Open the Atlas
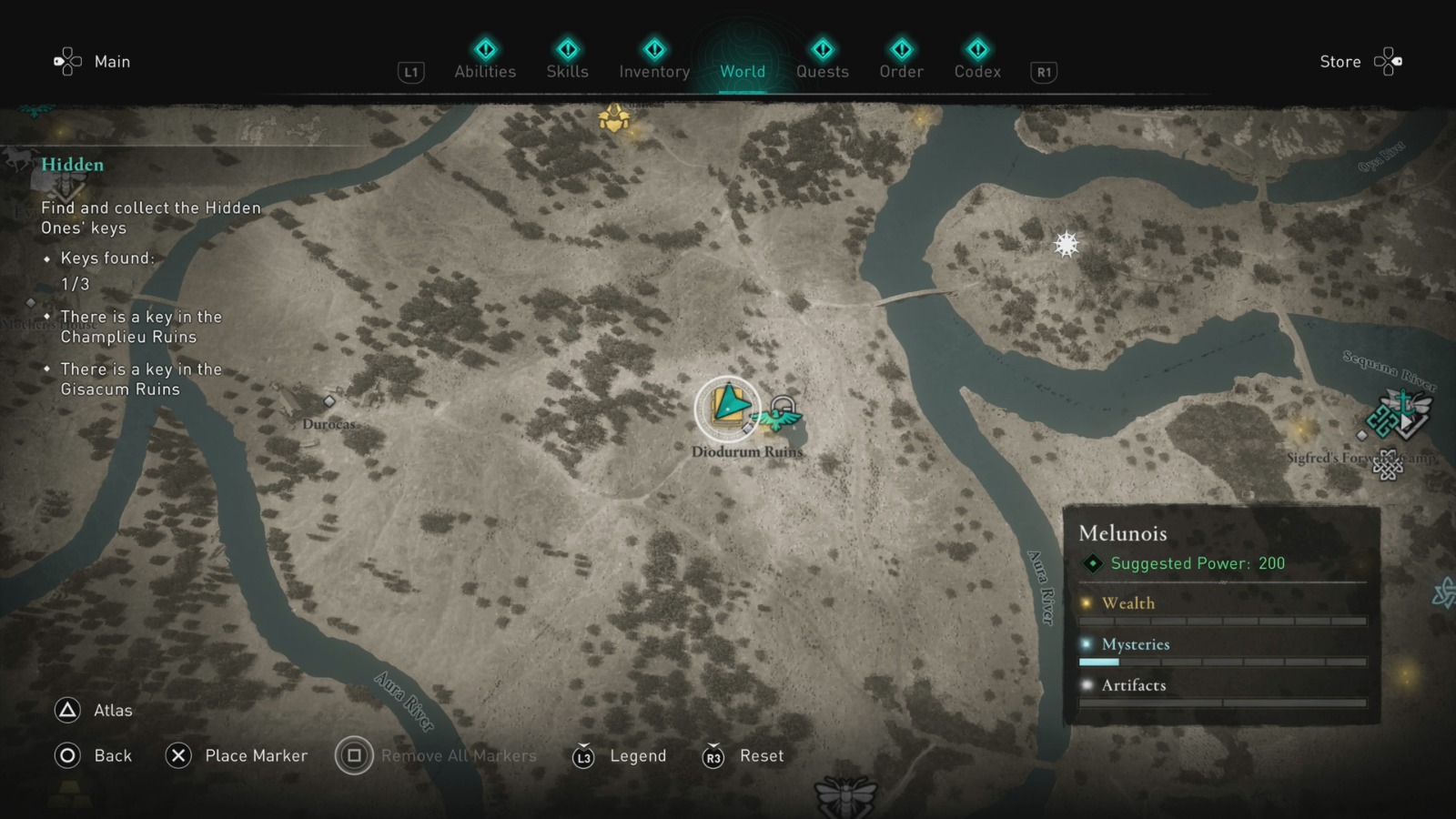 (x=66, y=710)
